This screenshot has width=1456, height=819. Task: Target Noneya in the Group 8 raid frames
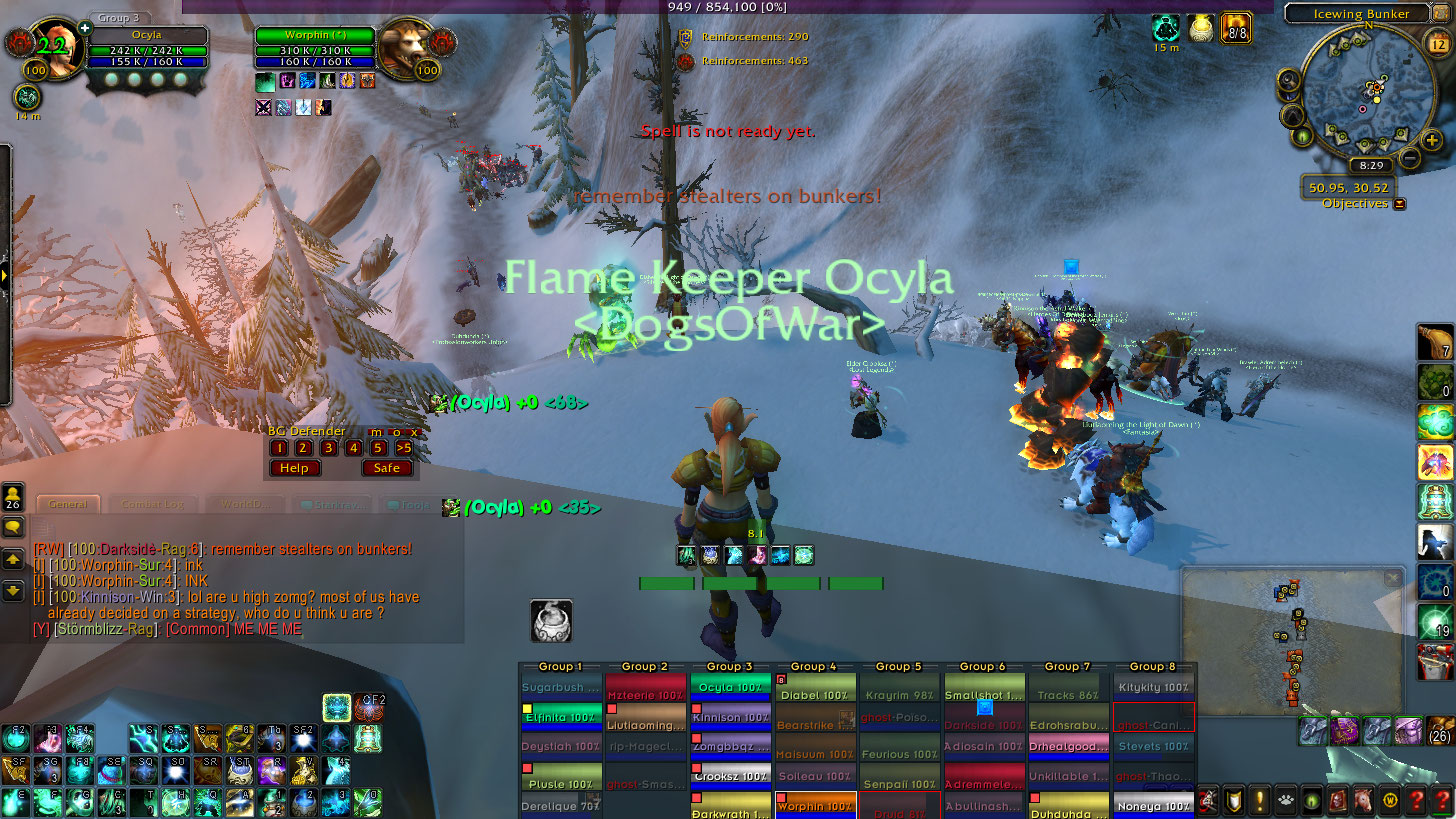(x=1154, y=805)
